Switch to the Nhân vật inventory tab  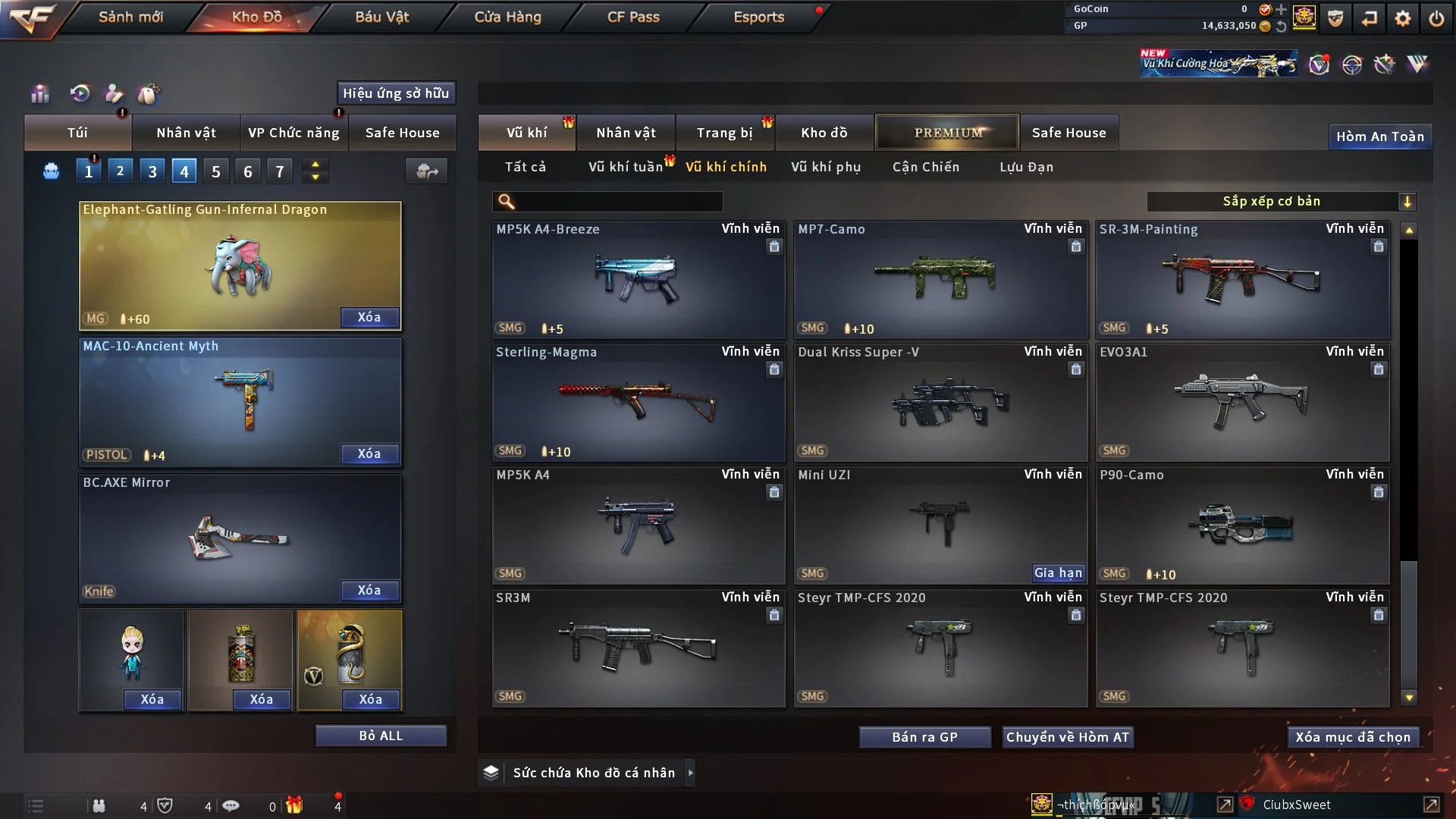pyautogui.click(x=626, y=133)
